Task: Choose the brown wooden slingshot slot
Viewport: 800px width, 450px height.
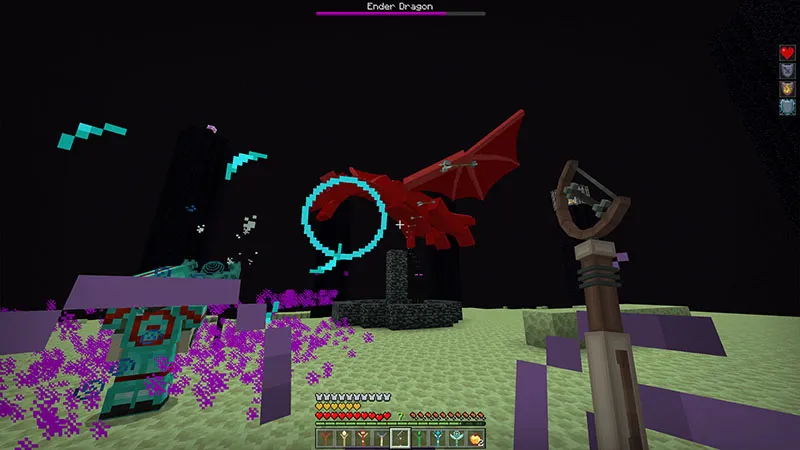Action: coord(325,438)
